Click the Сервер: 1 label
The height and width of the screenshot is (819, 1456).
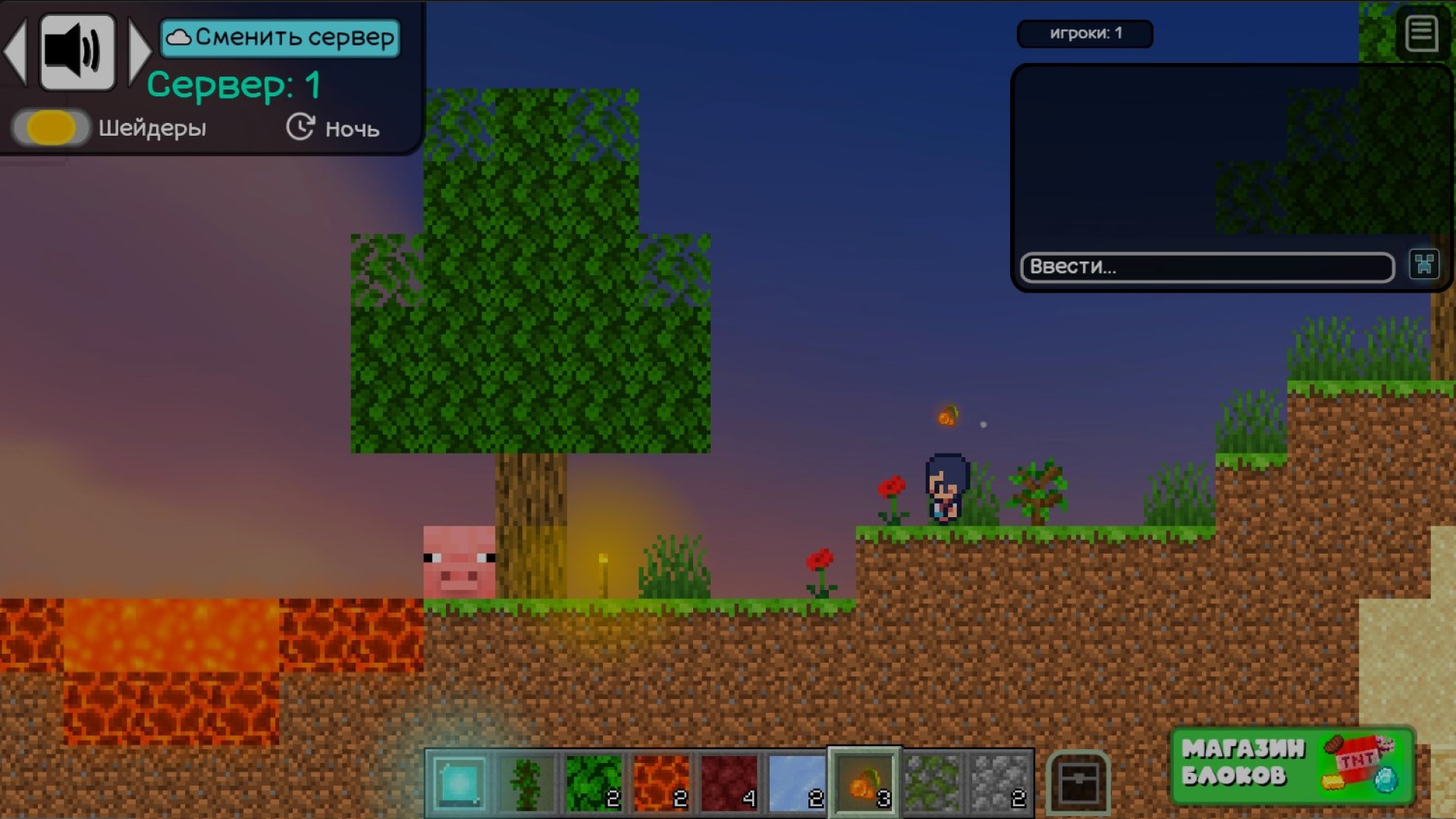tap(234, 86)
